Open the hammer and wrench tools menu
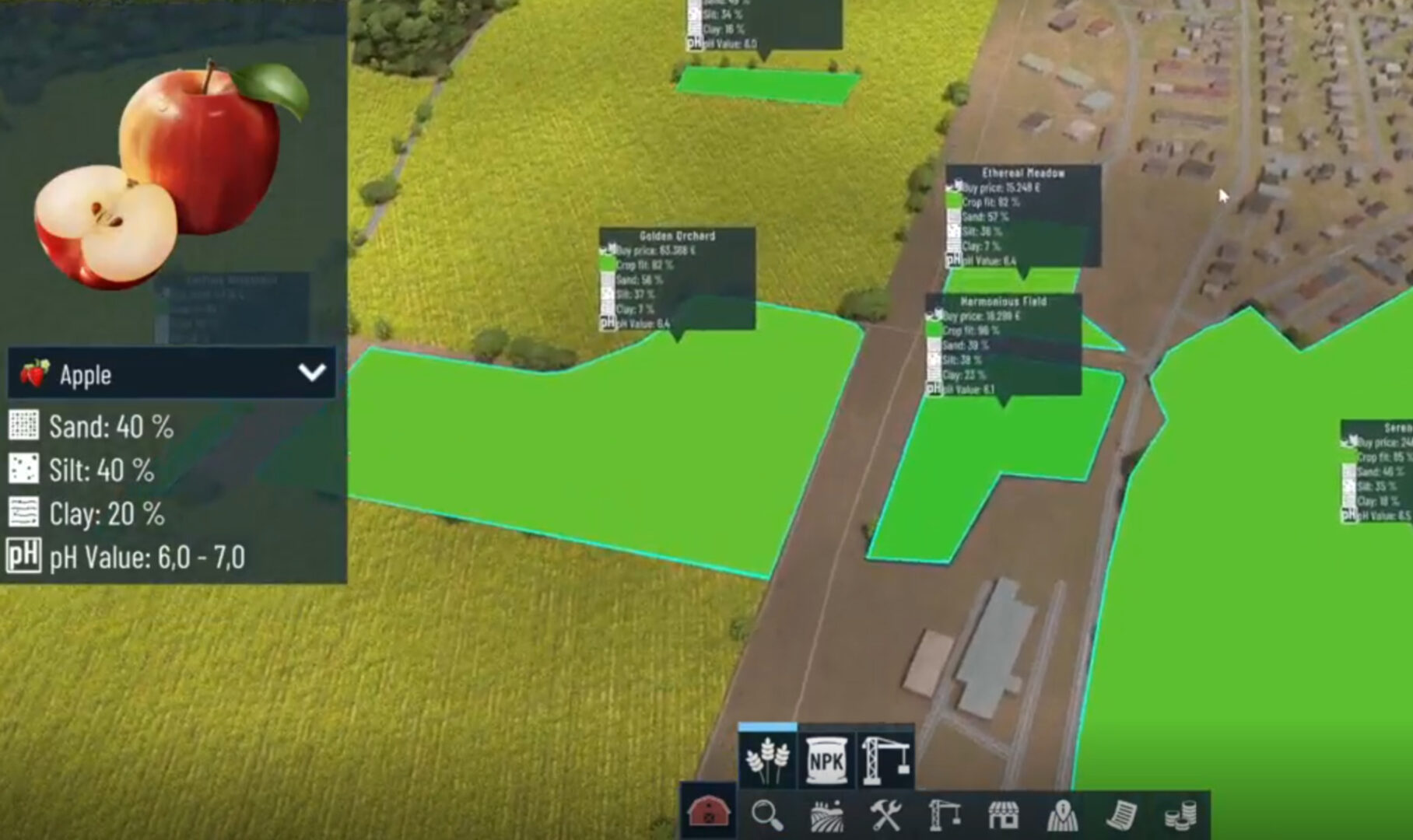The width and height of the screenshot is (1413, 840). point(885,815)
